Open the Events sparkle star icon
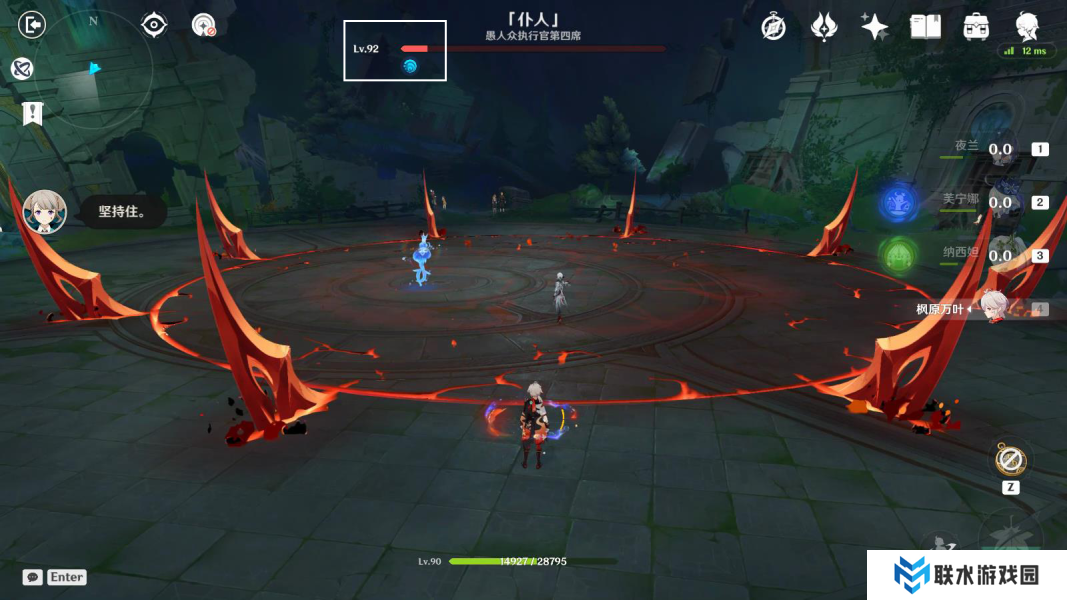This screenshot has height=600, width=1067. point(874,27)
